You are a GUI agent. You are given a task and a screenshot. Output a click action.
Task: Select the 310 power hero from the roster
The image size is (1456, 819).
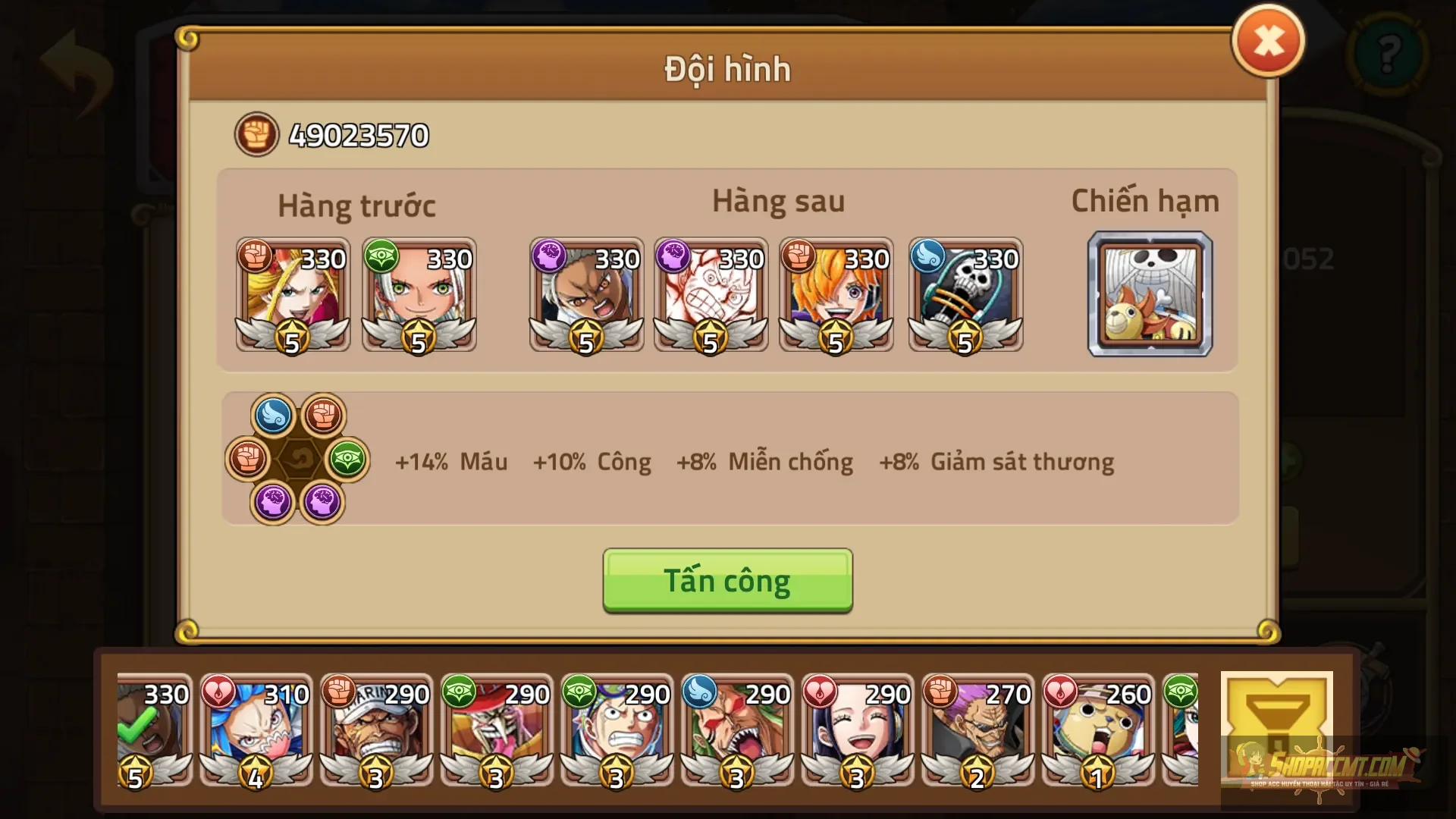point(255,732)
